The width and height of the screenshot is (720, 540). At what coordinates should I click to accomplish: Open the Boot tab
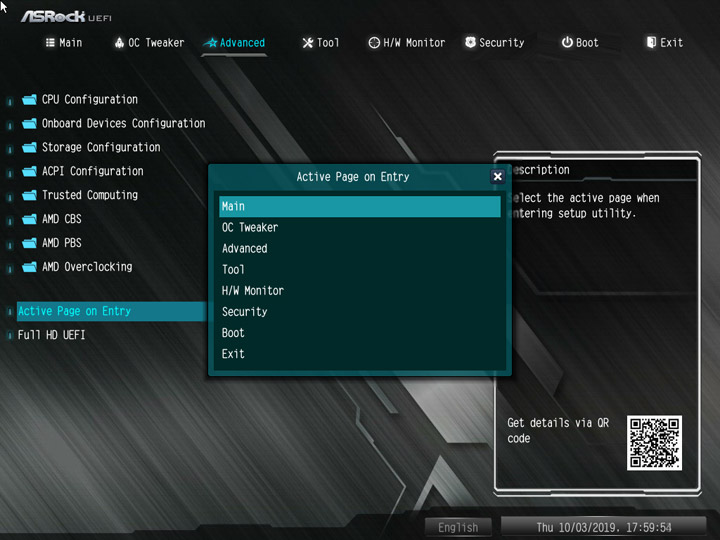click(x=579, y=43)
